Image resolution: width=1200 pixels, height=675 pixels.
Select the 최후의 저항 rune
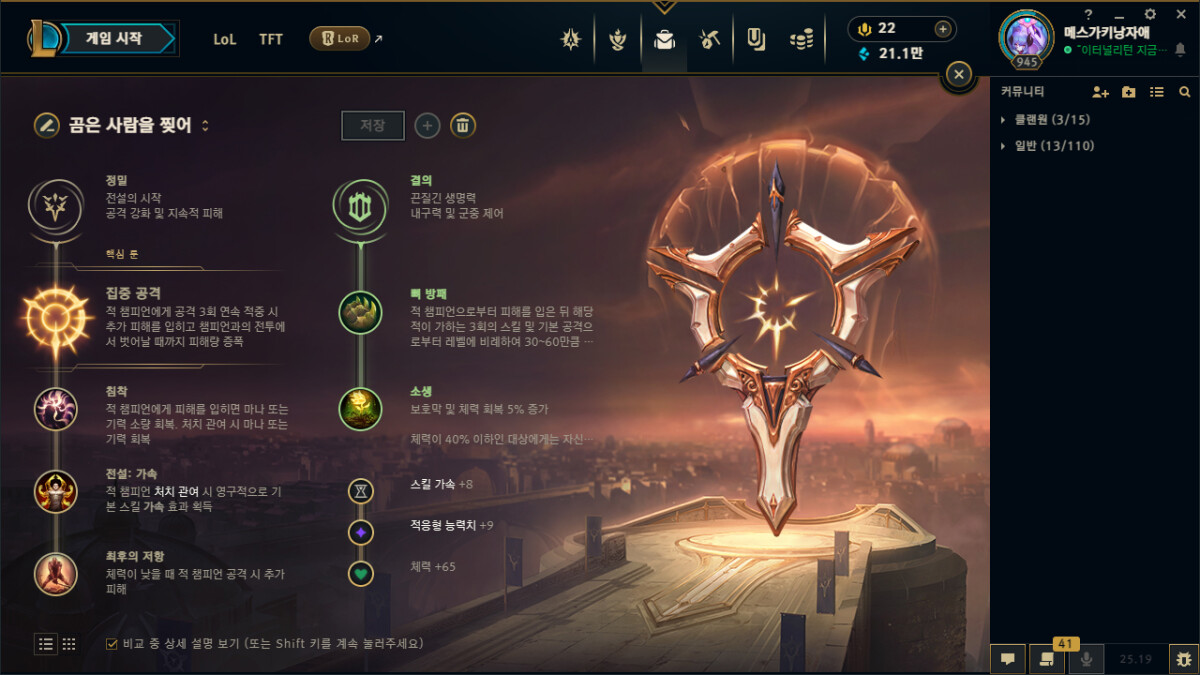coord(55,573)
